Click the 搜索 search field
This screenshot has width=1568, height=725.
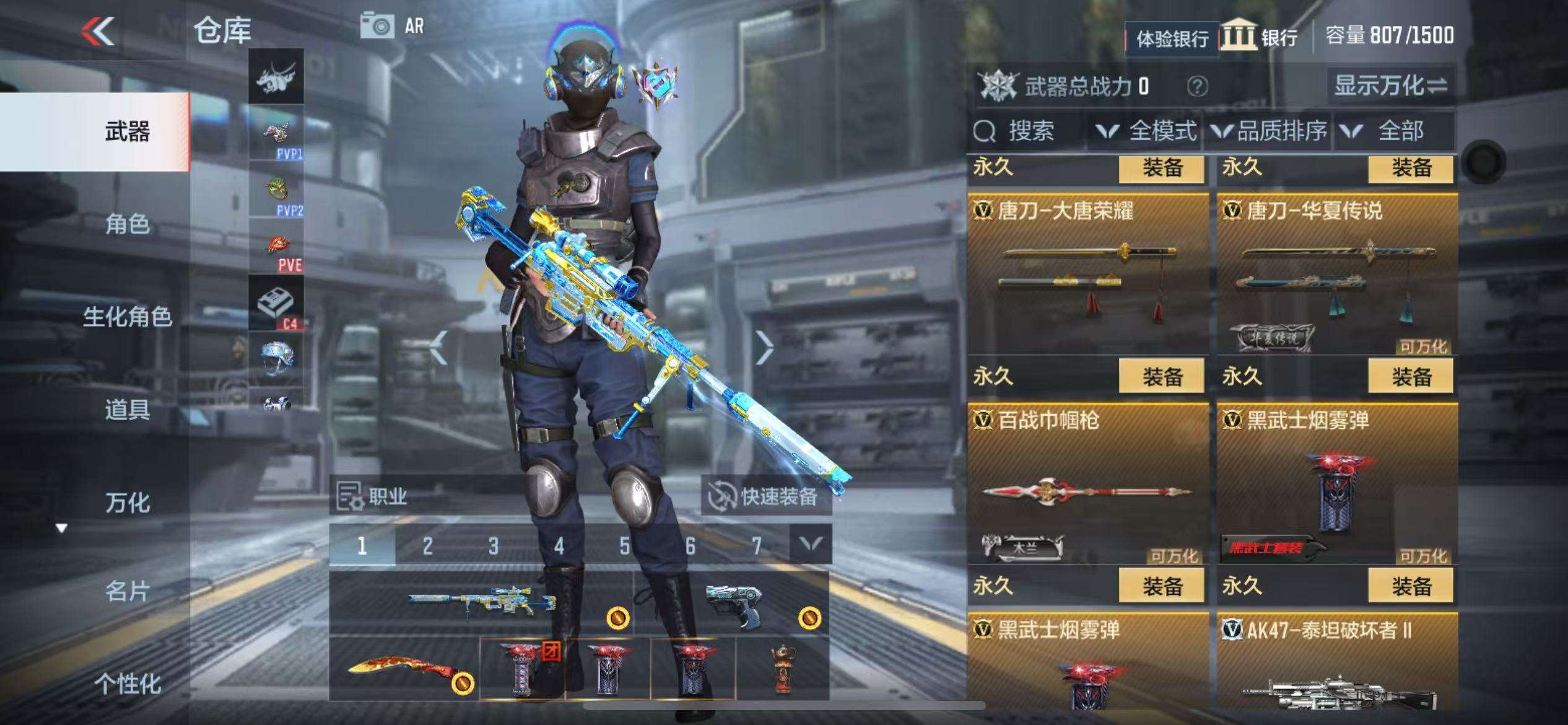point(1028,131)
